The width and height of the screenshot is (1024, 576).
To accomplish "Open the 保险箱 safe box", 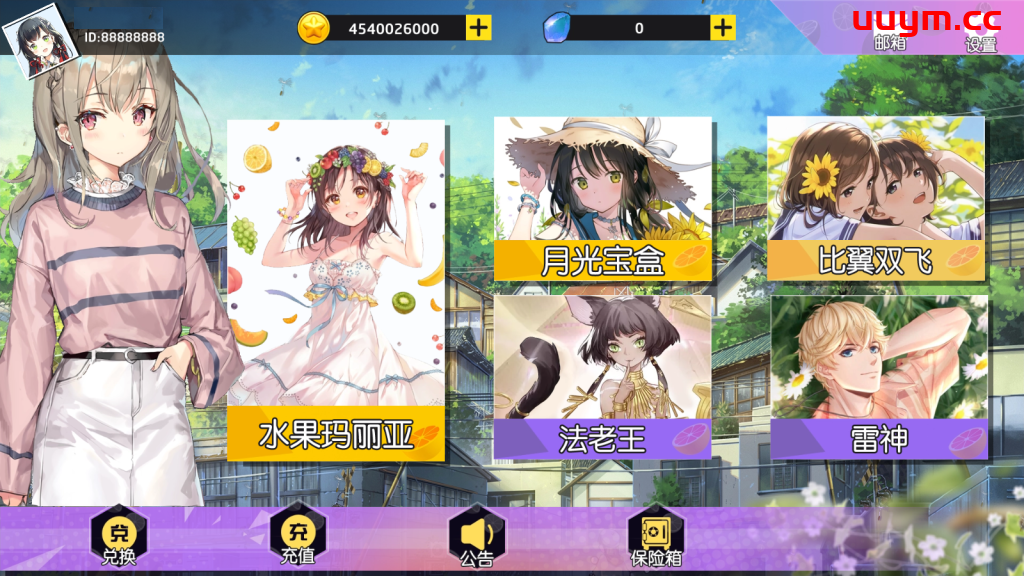I will (656, 540).
